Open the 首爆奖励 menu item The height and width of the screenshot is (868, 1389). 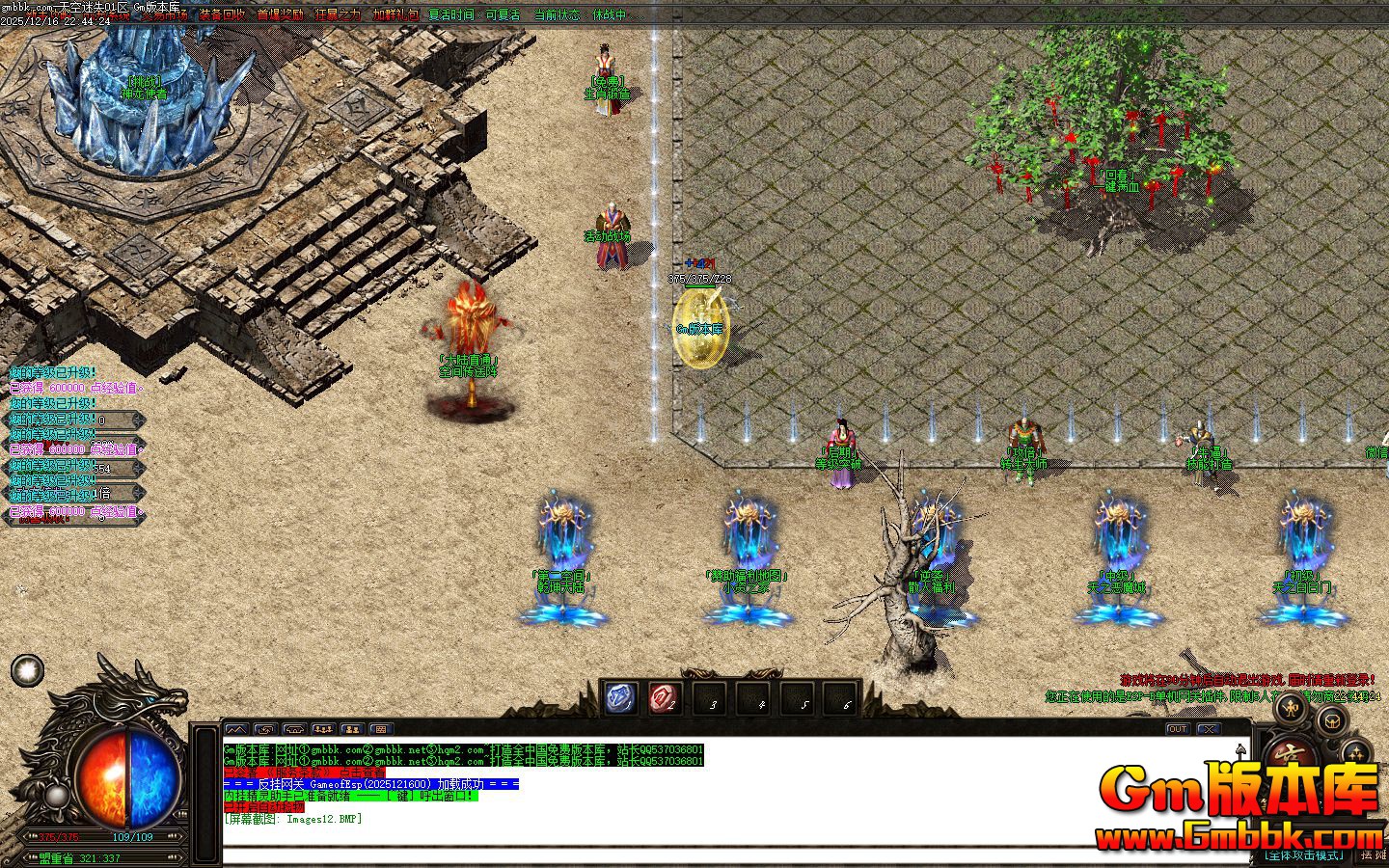[x=282, y=15]
